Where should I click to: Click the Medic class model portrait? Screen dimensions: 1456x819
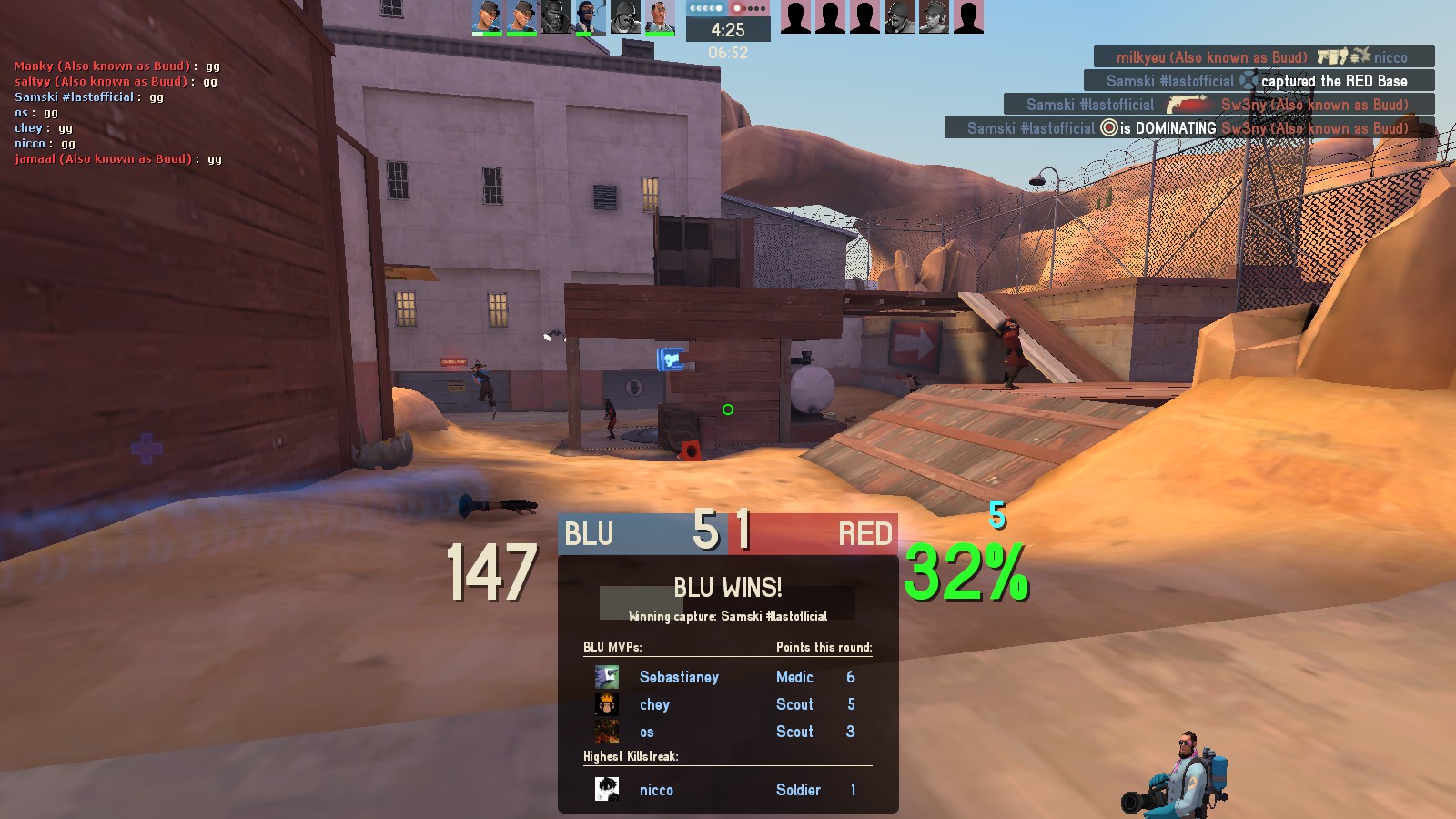(x=1178, y=773)
